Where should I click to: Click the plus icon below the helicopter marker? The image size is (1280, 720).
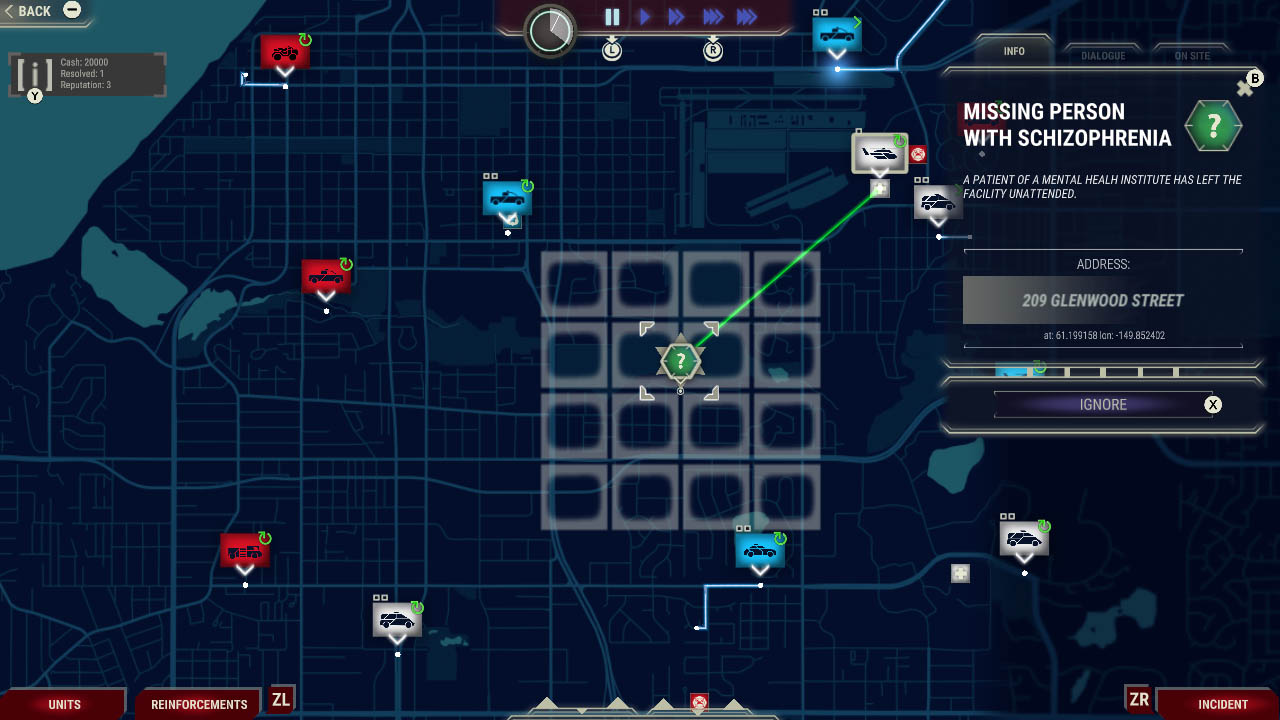(x=879, y=188)
